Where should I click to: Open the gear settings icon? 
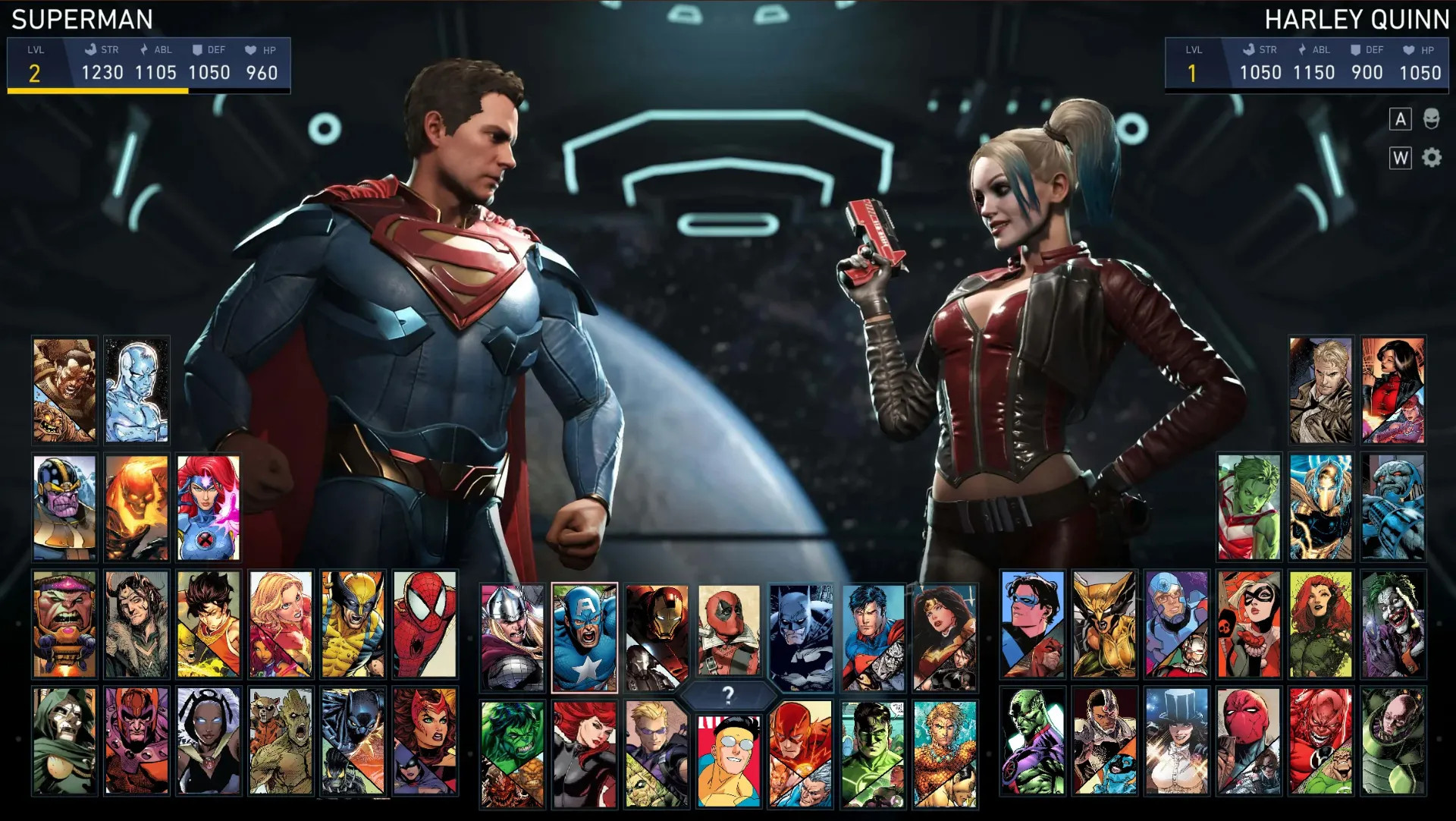[x=1431, y=158]
